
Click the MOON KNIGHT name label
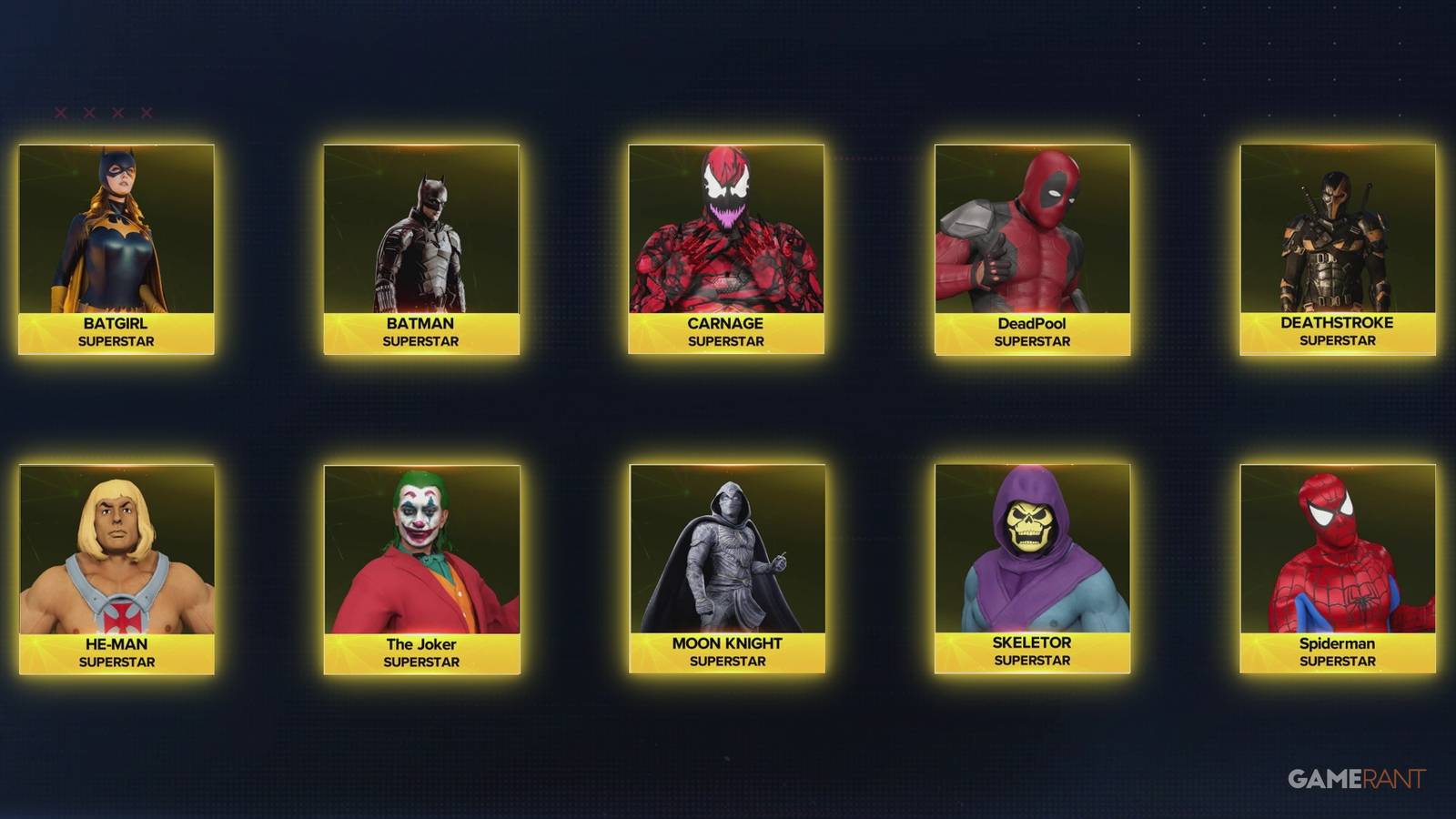tap(726, 643)
